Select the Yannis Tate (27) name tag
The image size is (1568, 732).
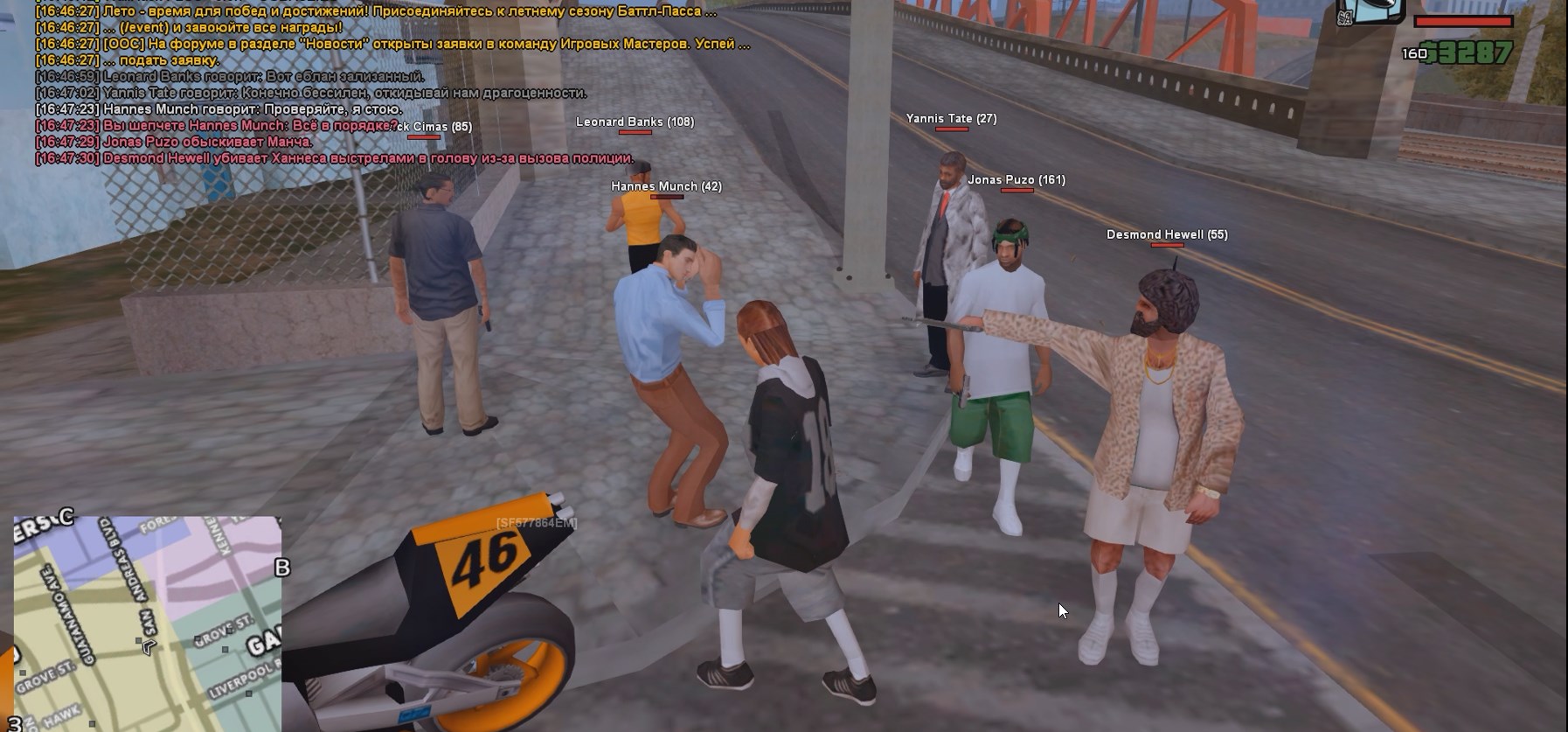click(x=951, y=119)
